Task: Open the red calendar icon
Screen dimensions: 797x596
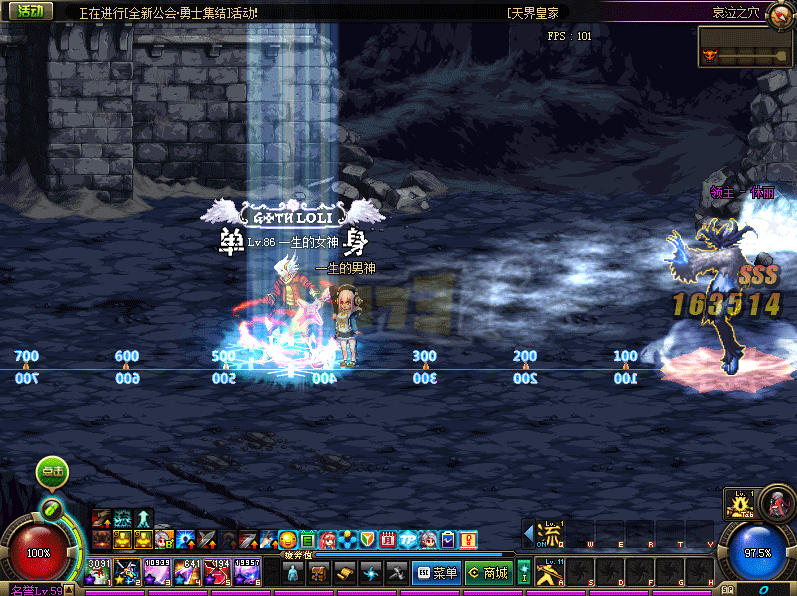Action: pyautogui.click(x=388, y=540)
